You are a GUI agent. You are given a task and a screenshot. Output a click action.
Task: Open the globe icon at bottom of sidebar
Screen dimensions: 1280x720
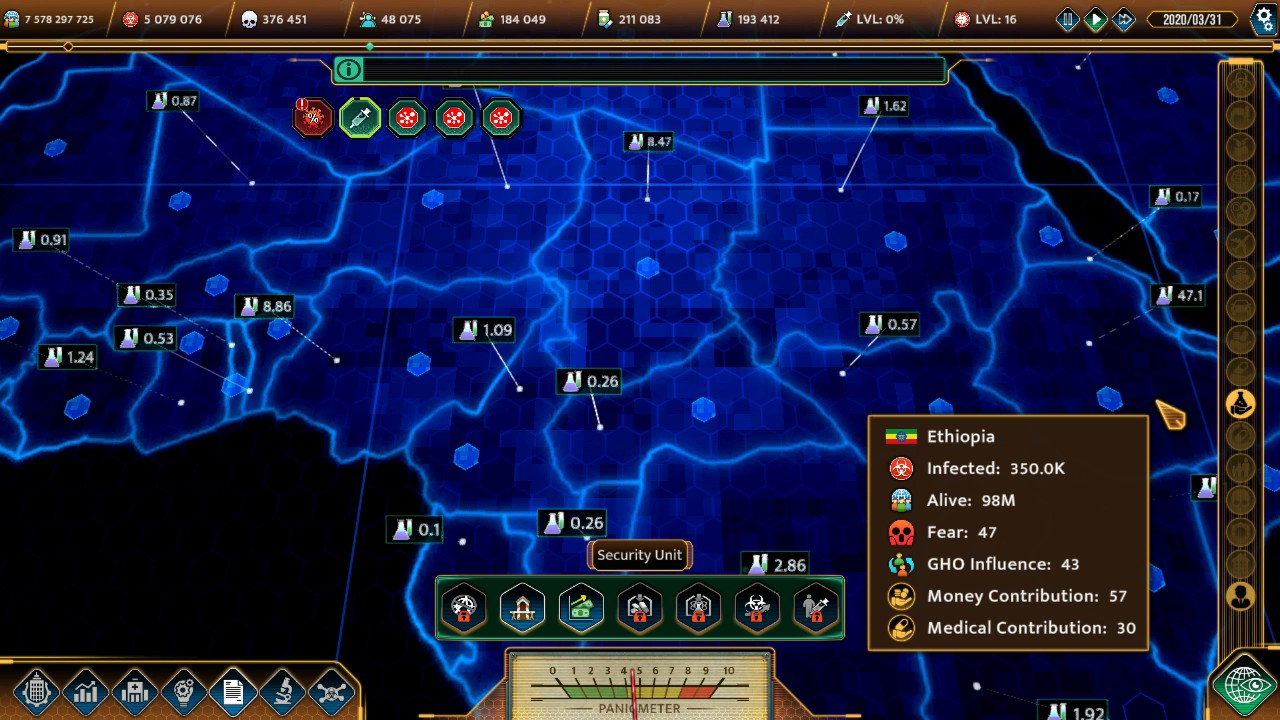point(1244,689)
